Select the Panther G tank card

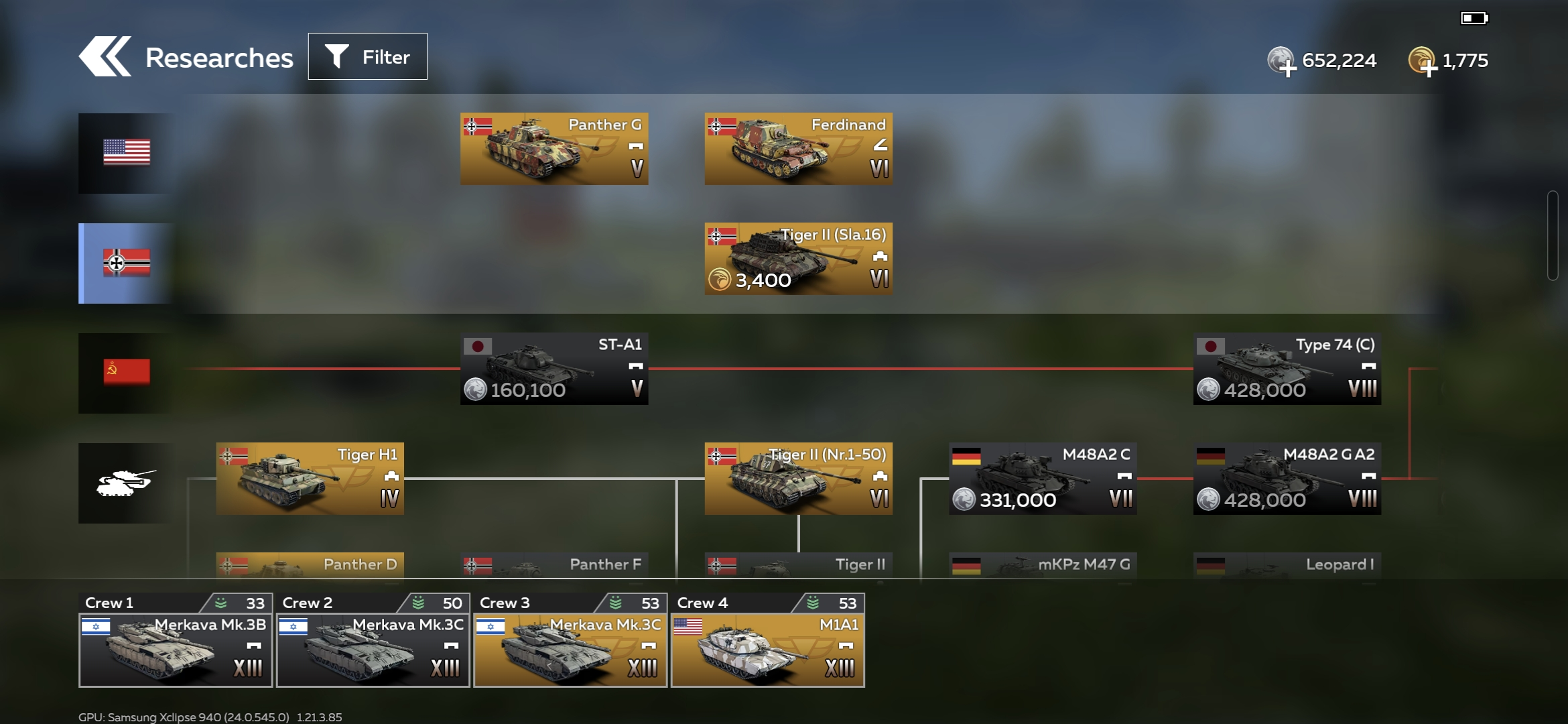554,149
